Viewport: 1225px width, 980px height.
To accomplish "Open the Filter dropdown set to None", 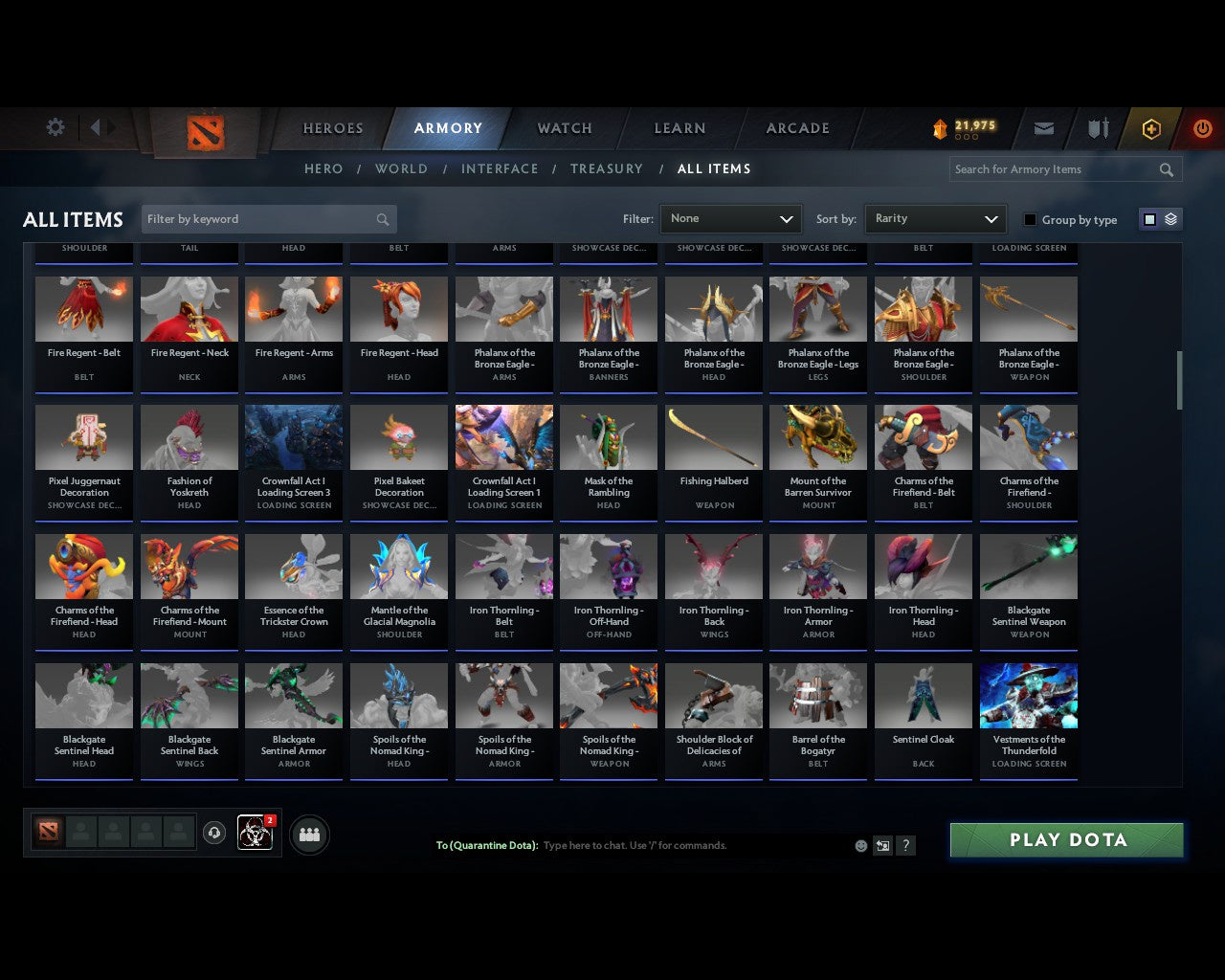I will tap(730, 218).
